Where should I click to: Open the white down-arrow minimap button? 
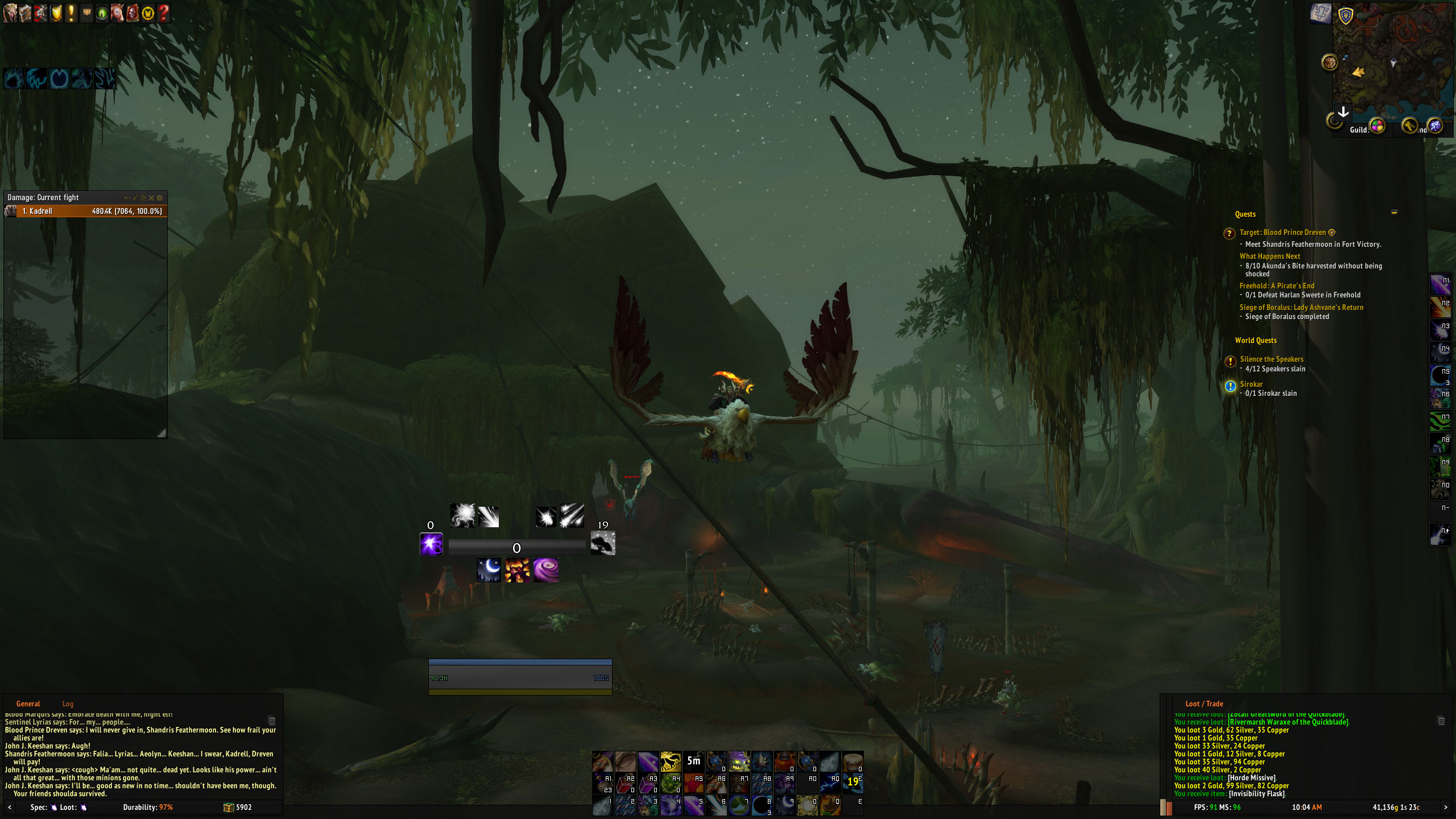(x=1343, y=113)
